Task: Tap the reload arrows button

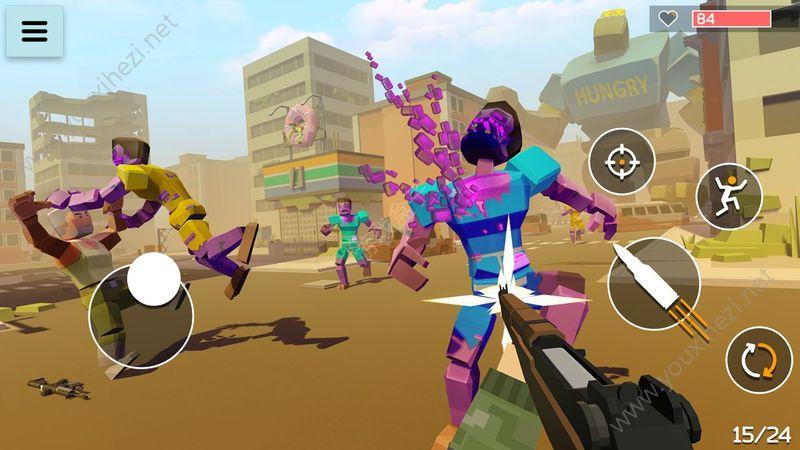Action: coord(758,359)
